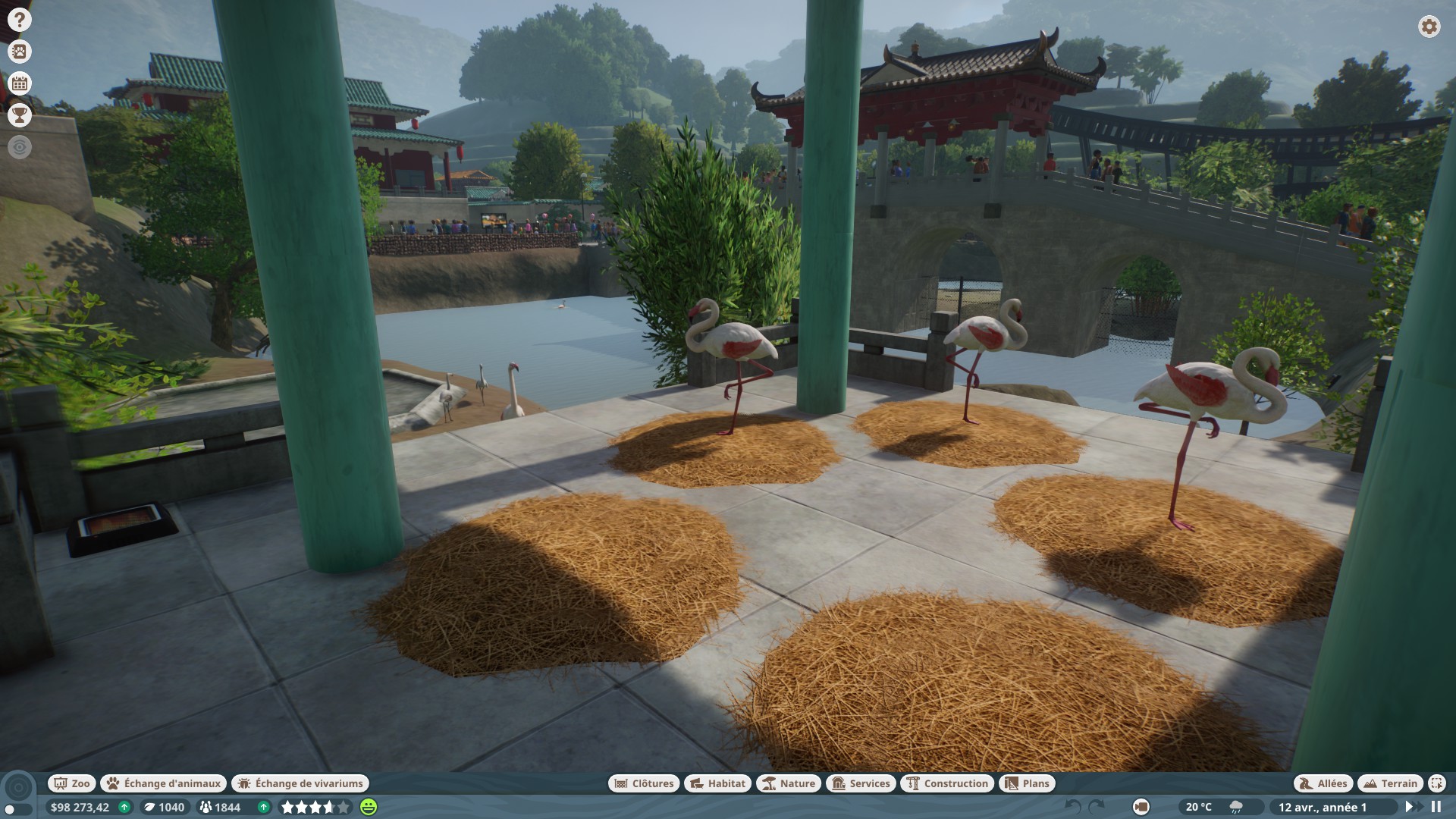Open the Terrain editing tools
Image resolution: width=1456 pixels, height=819 pixels.
coord(1390,783)
